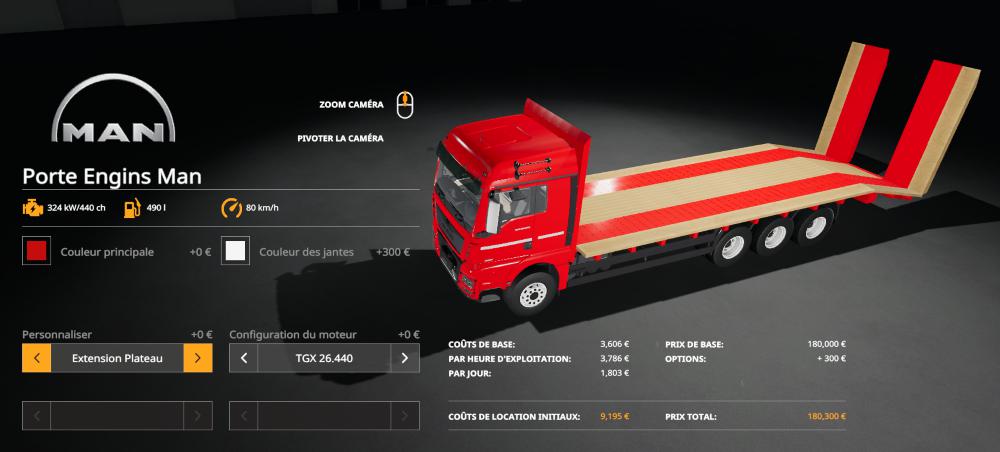Select the TGX 26.440 engine field
Image resolution: width=1000 pixels, height=452 pixels.
pos(324,358)
